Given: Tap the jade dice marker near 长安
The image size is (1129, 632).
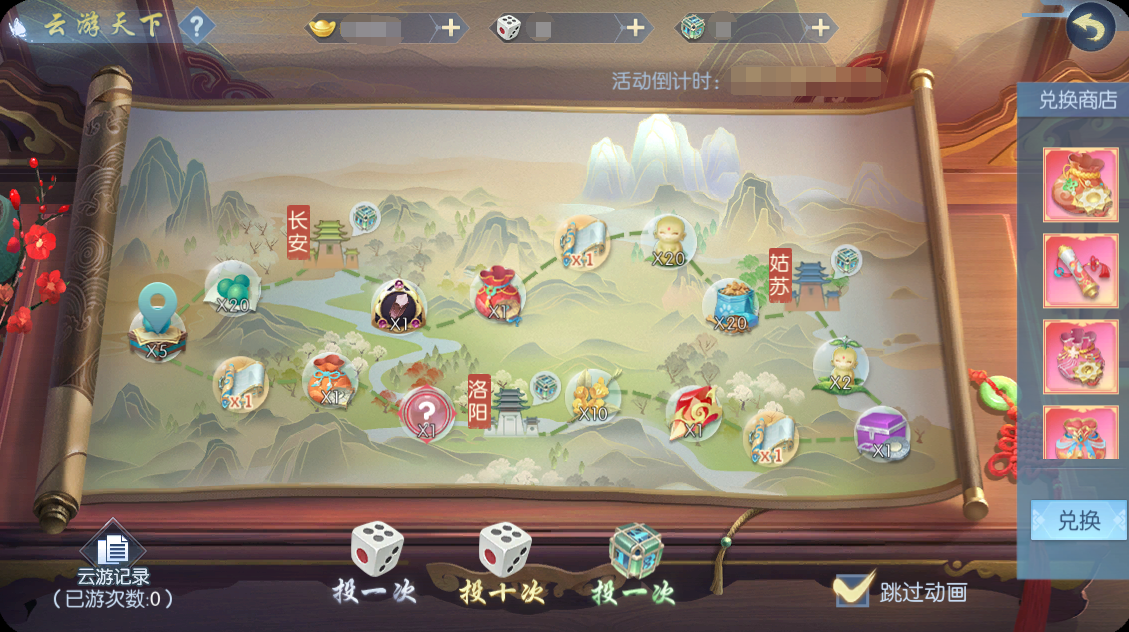Looking at the screenshot, I should point(365,217).
